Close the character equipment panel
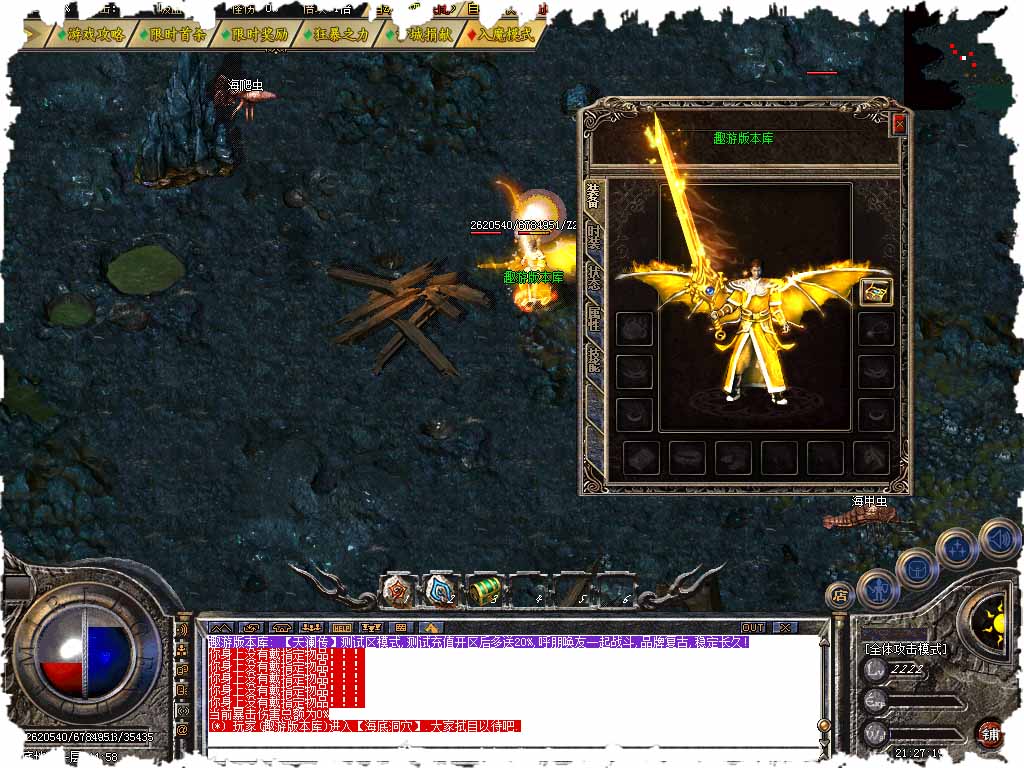 pyautogui.click(x=898, y=124)
